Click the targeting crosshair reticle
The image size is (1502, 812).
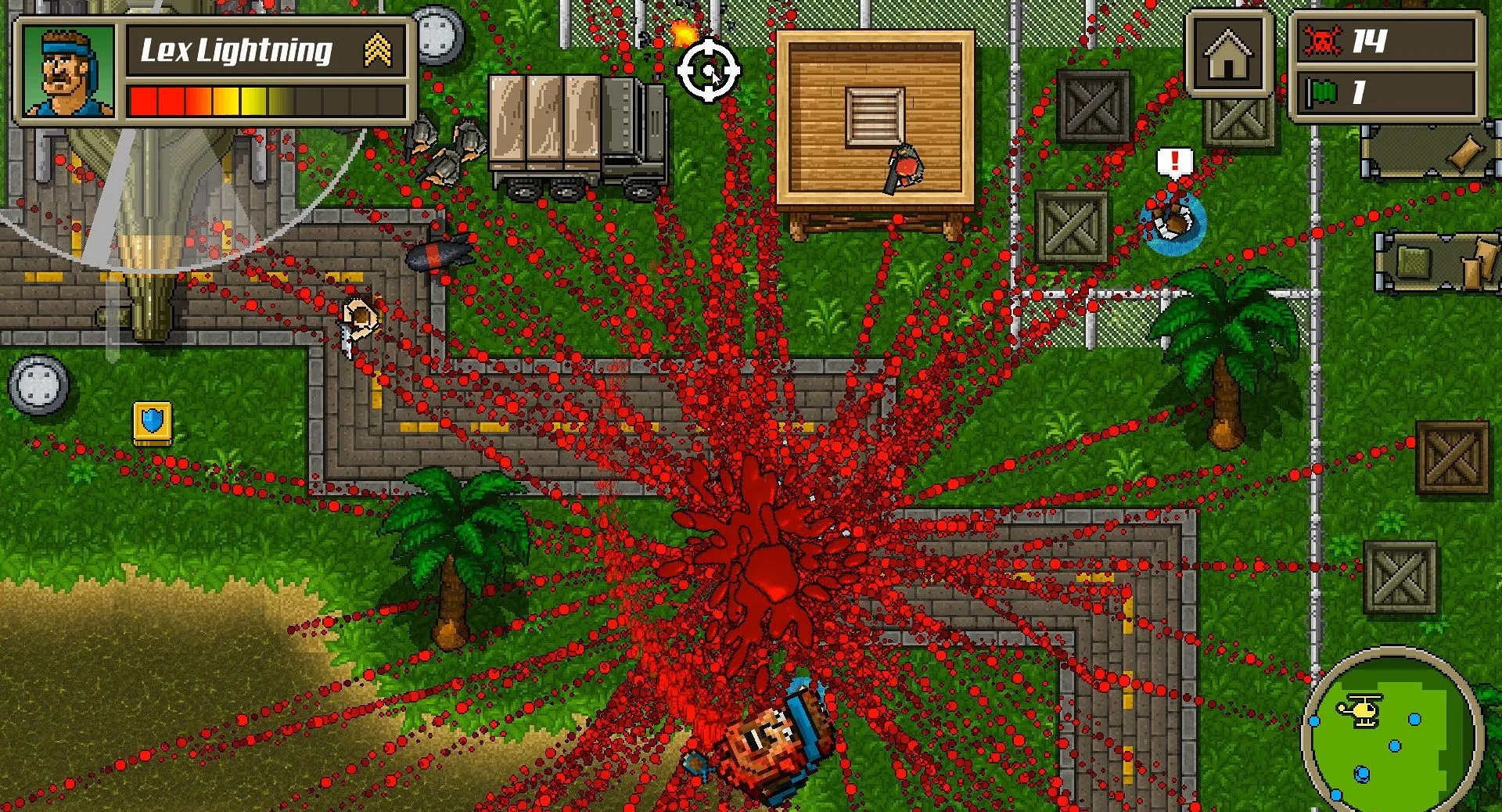[710, 72]
